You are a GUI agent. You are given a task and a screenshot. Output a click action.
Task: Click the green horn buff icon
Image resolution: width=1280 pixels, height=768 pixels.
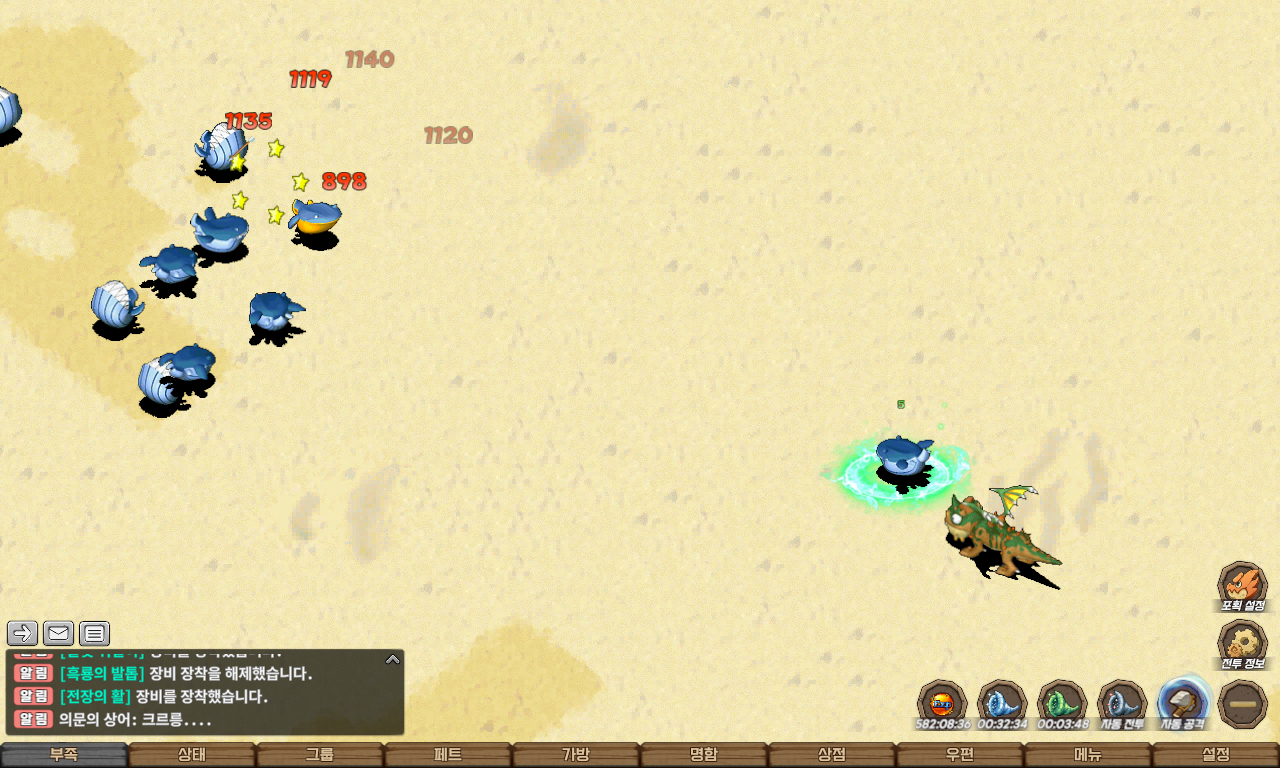click(1062, 702)
